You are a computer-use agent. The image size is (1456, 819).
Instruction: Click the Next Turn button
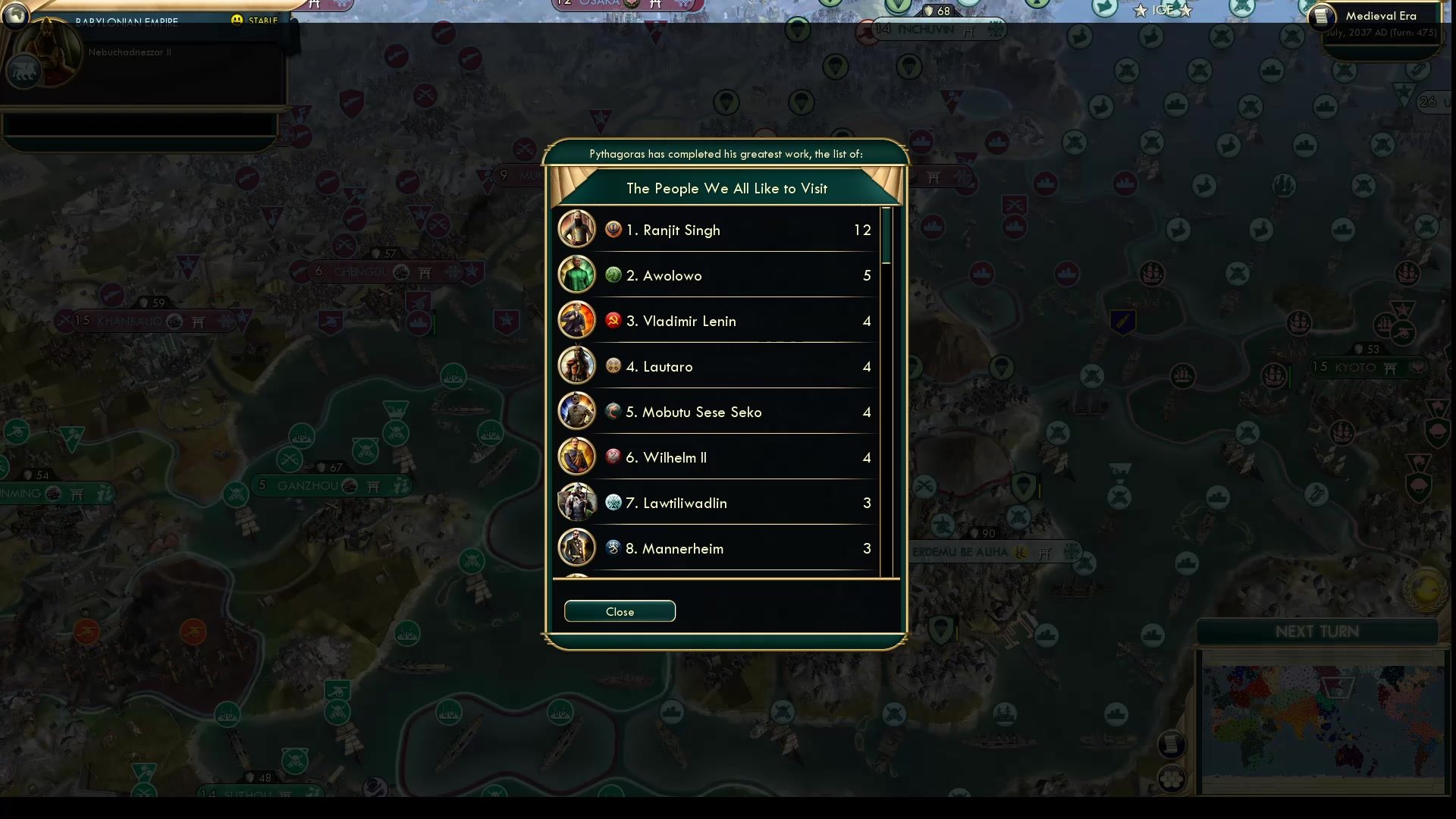pyautogui.click(x=1318, y=630)
